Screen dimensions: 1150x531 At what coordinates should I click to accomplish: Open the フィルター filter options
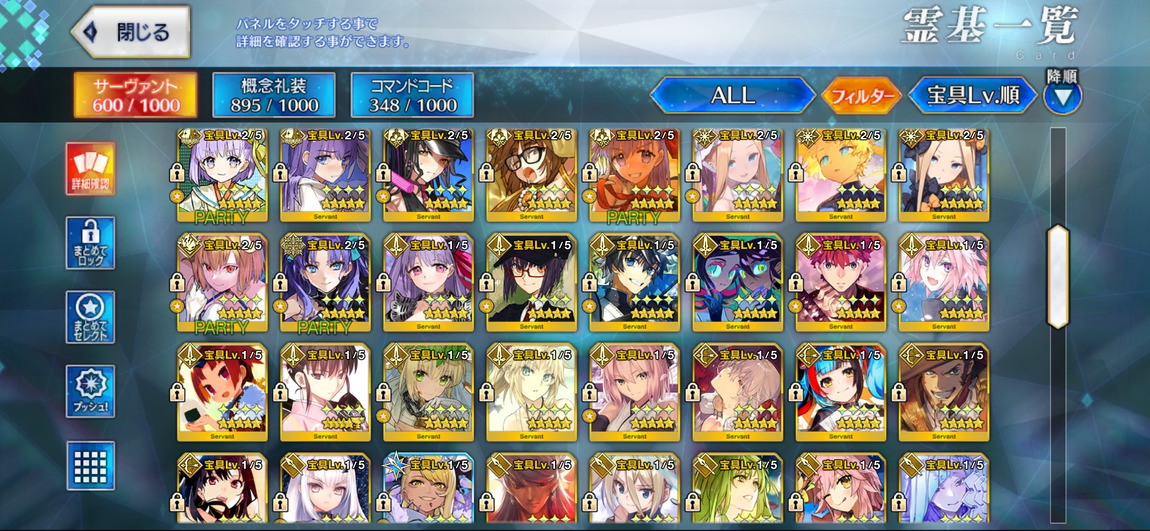(860, 96)
